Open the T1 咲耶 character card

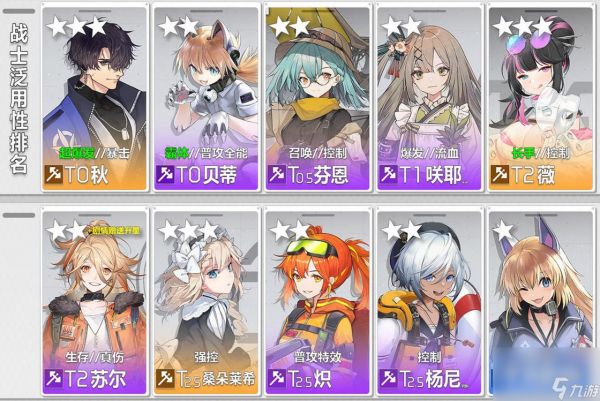tap(428, 99)
